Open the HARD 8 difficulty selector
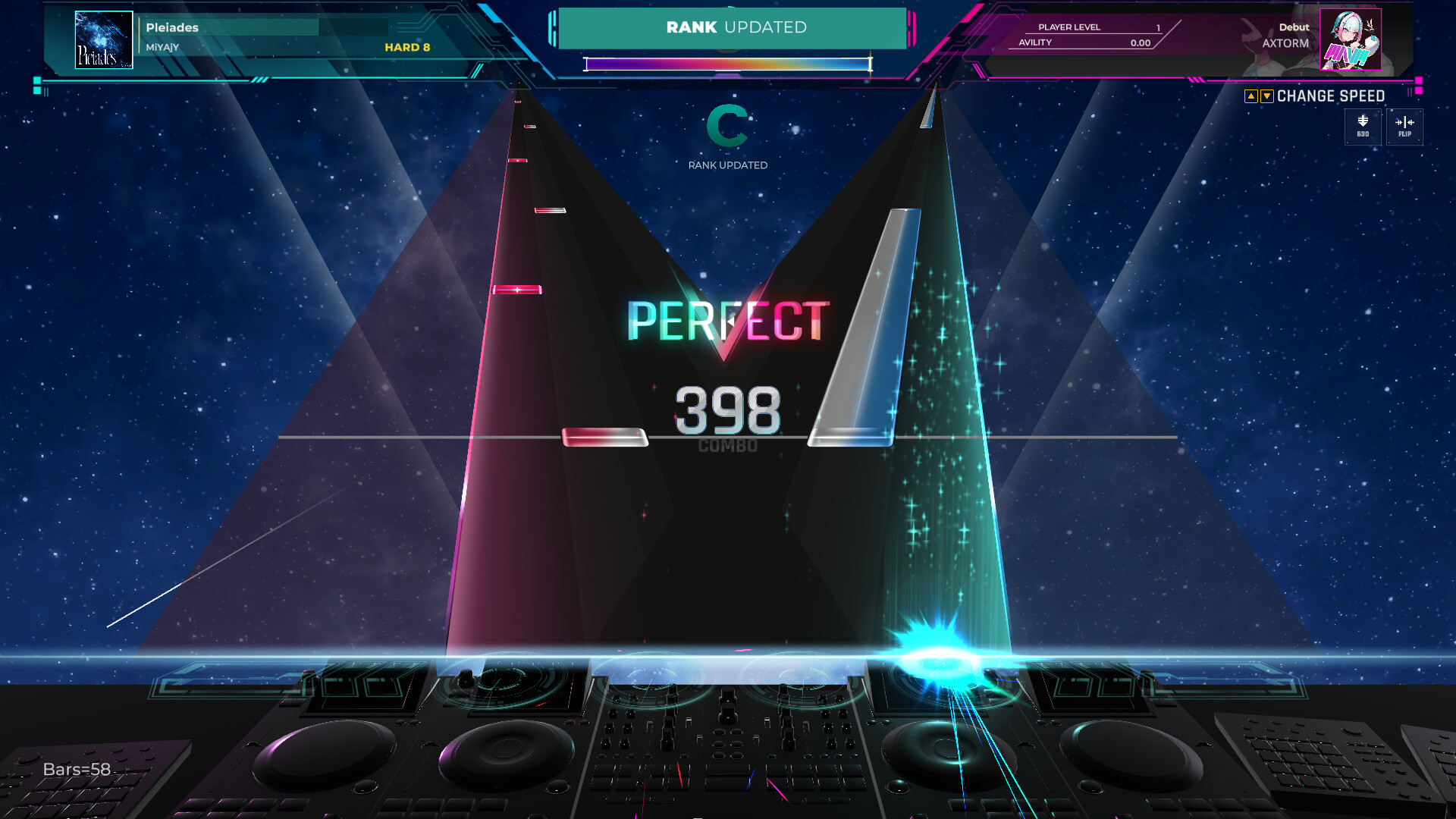 (406, 47)
